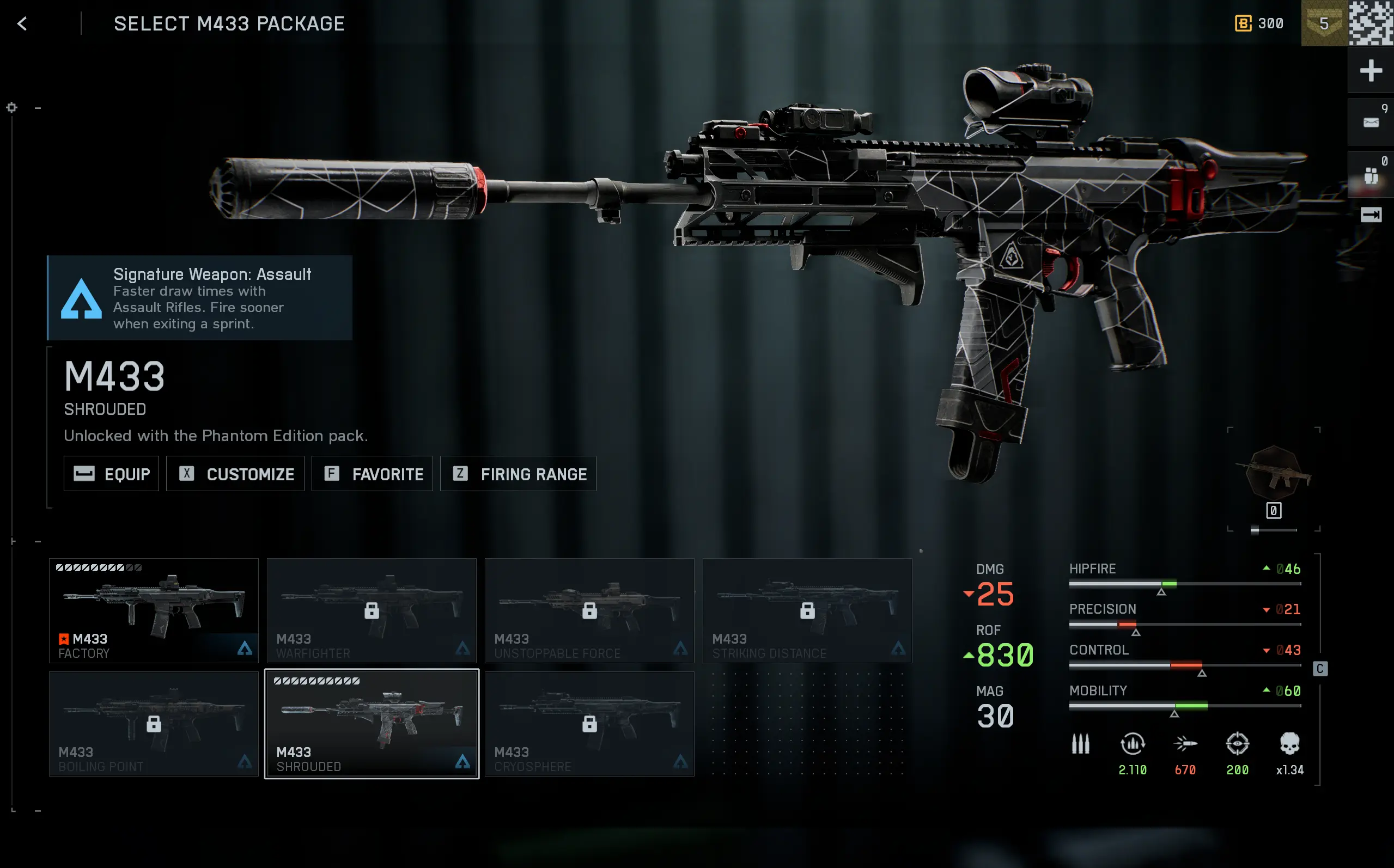Viewport: 1394px width, 868px height.
Task: Equip the M433 Shrouded package
Action: (x=111, y=474)
